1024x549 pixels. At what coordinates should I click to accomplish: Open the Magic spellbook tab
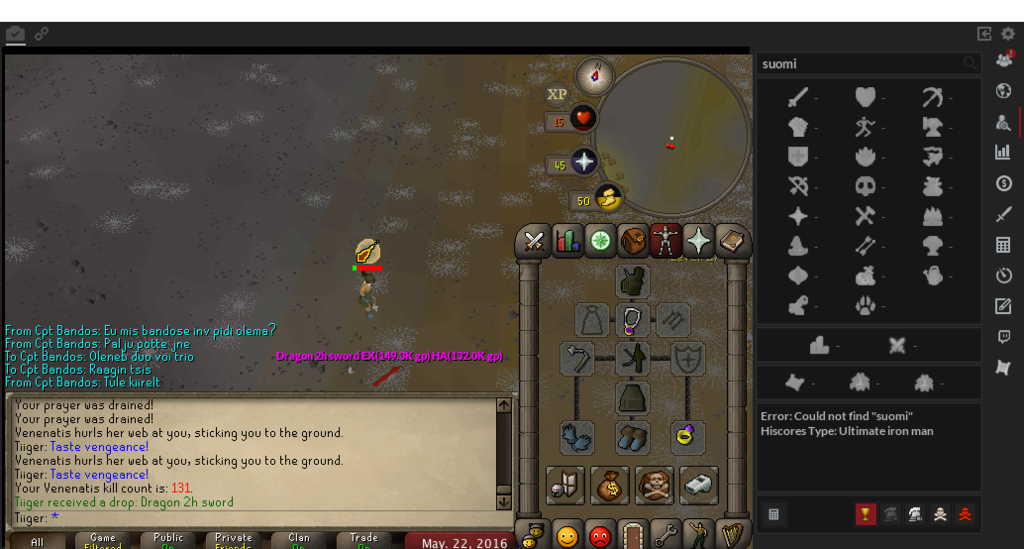click(732, 241)
